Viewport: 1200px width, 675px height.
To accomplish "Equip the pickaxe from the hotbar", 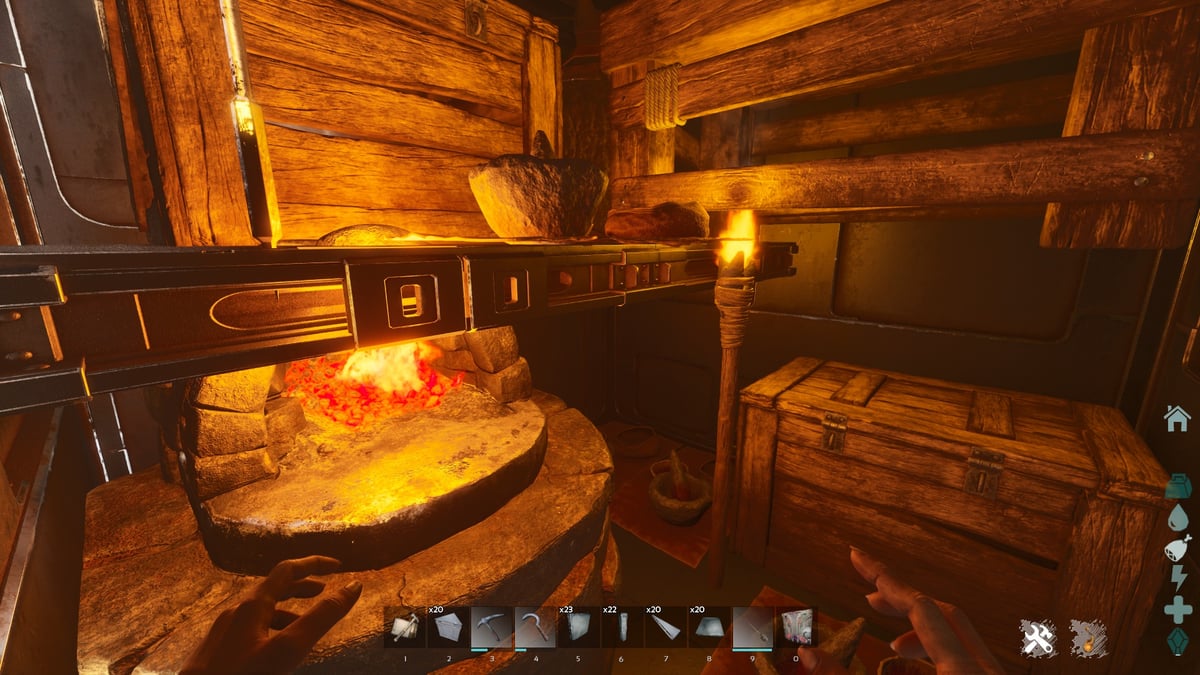I will click(x=492, y=627).
